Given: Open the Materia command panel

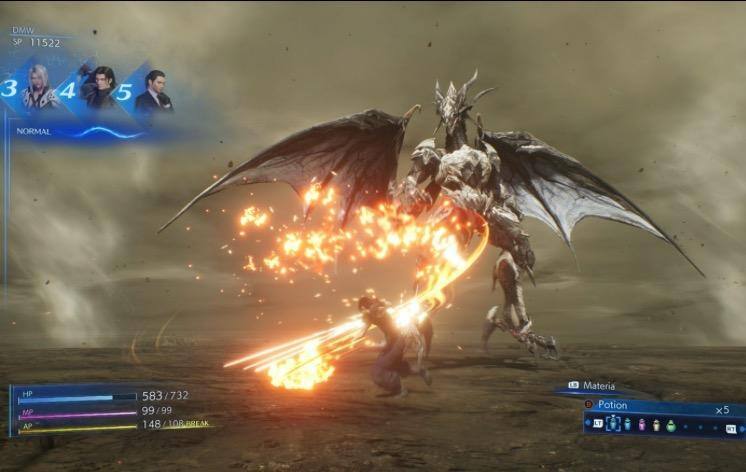Looking at the screenshot, I should coord(598,386).
